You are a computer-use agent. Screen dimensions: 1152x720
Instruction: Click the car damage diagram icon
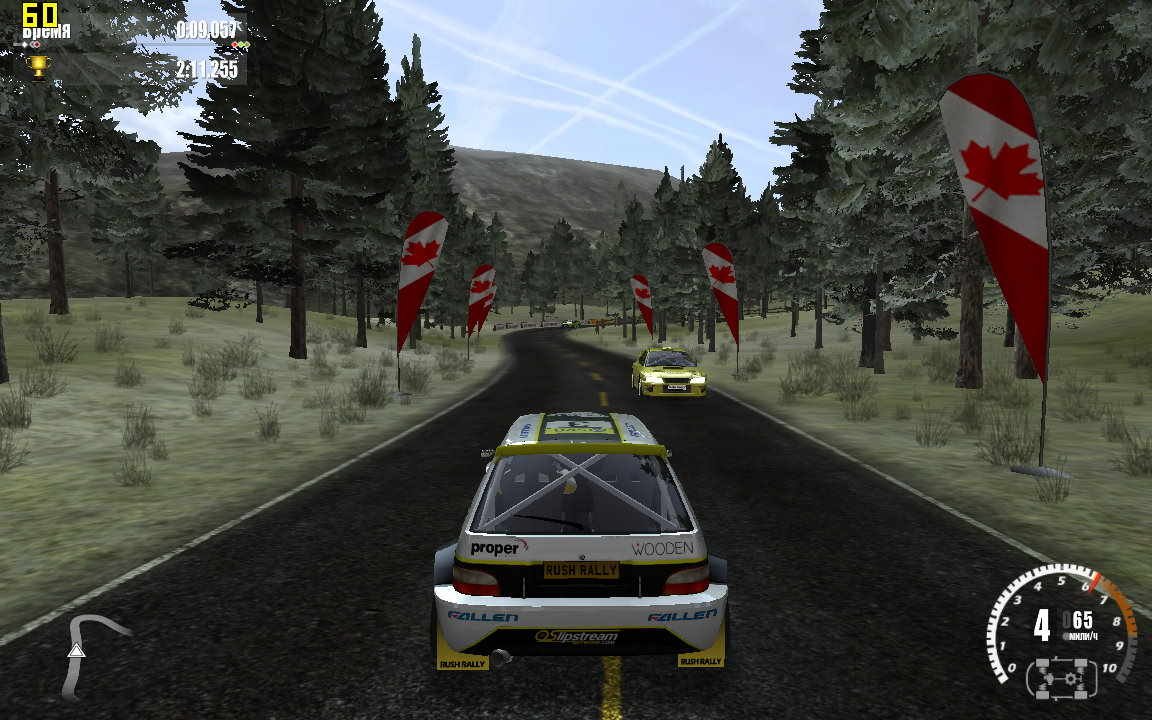coord(1061,678)
